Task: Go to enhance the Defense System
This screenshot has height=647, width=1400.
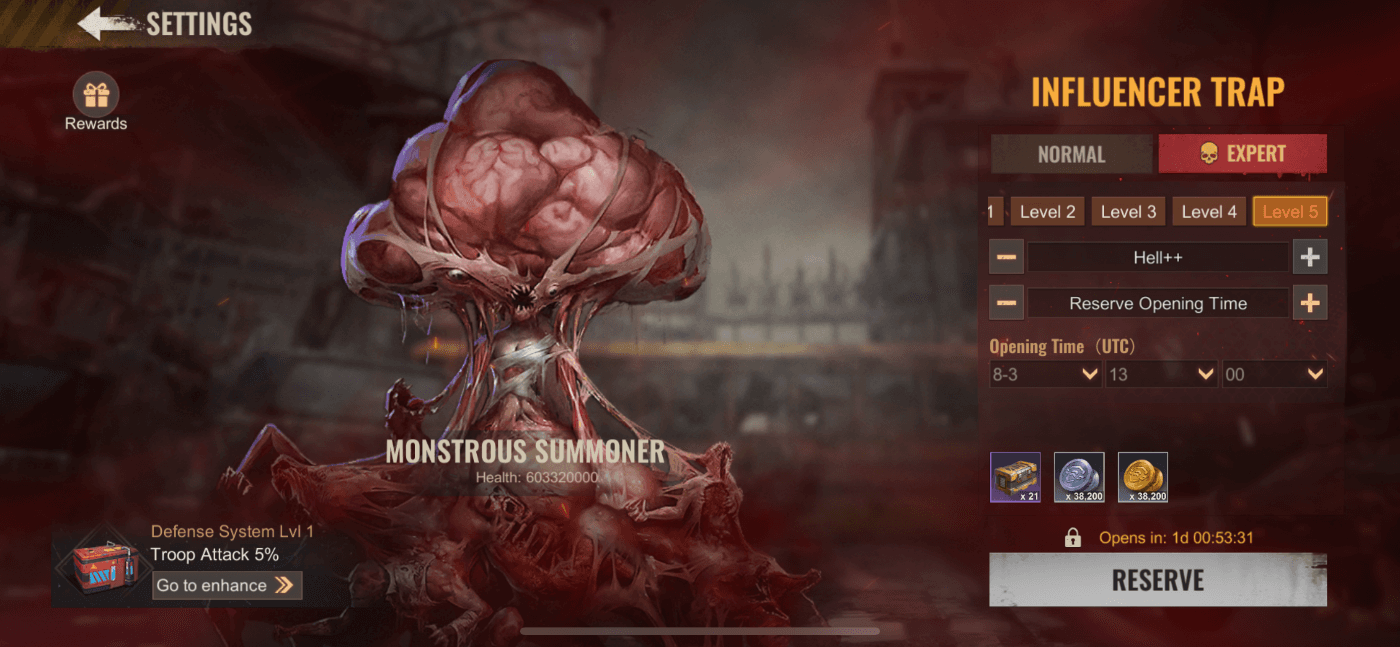Action: pos(227,585)
